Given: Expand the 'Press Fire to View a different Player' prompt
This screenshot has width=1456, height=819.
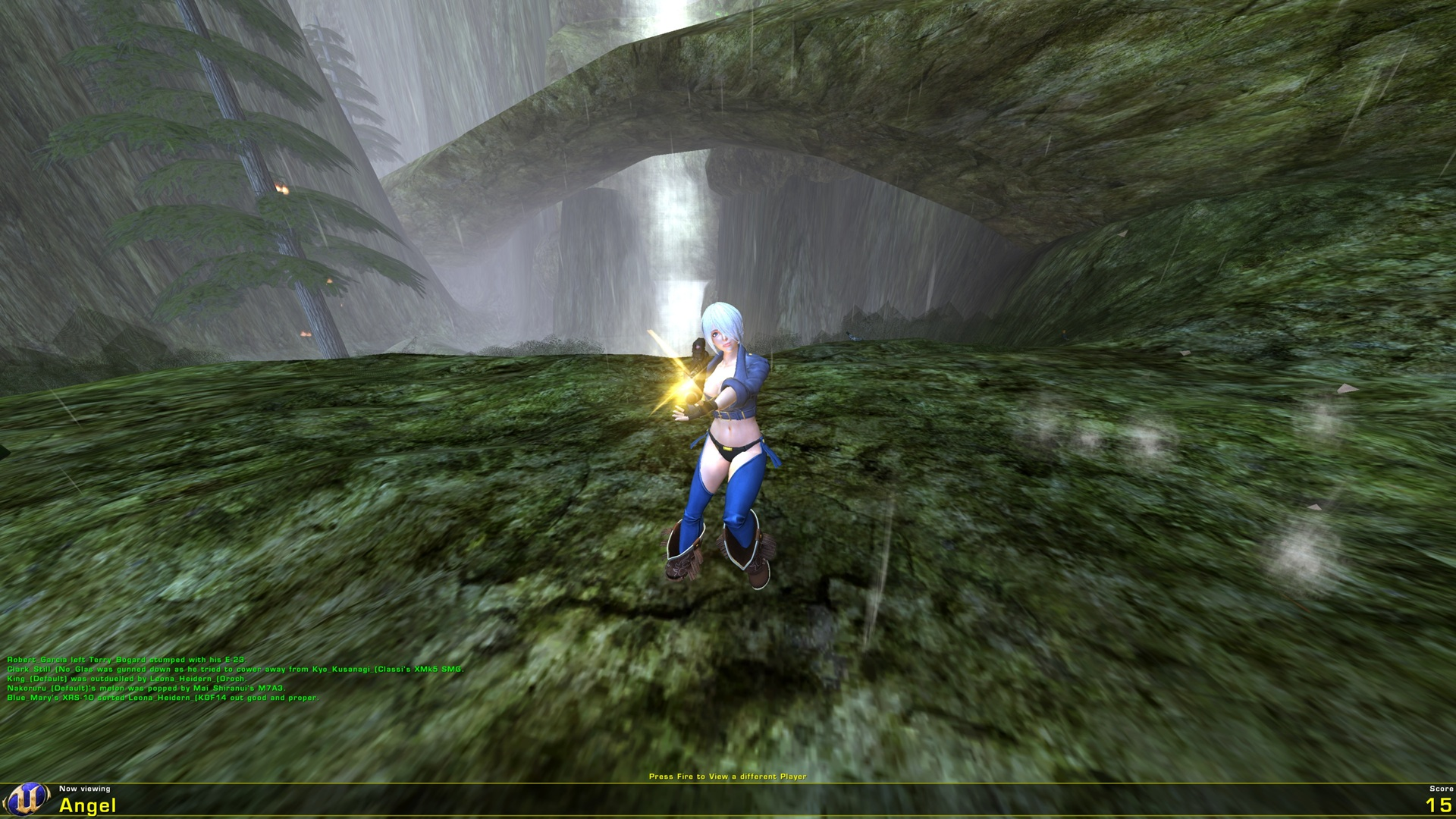Looking at the screenshot, I should pos(727,776).
